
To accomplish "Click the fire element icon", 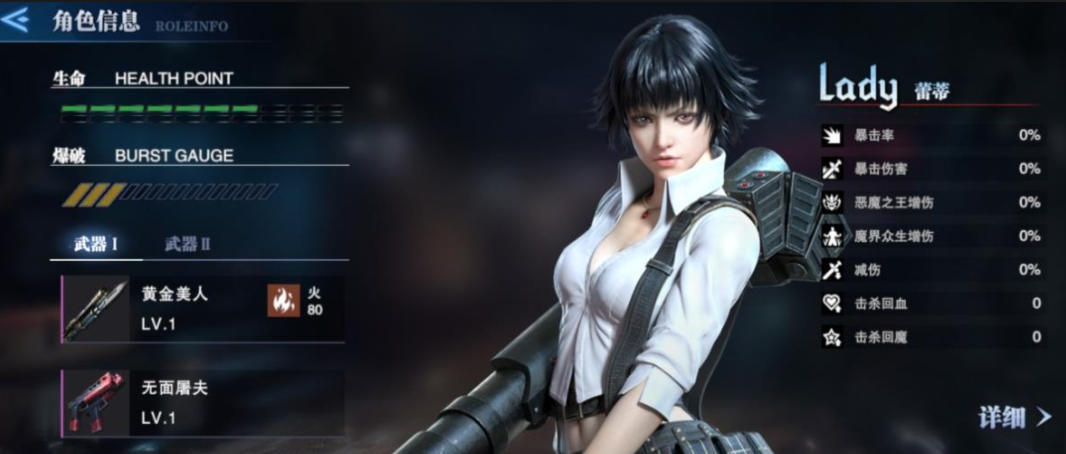I will pos(283,300).
